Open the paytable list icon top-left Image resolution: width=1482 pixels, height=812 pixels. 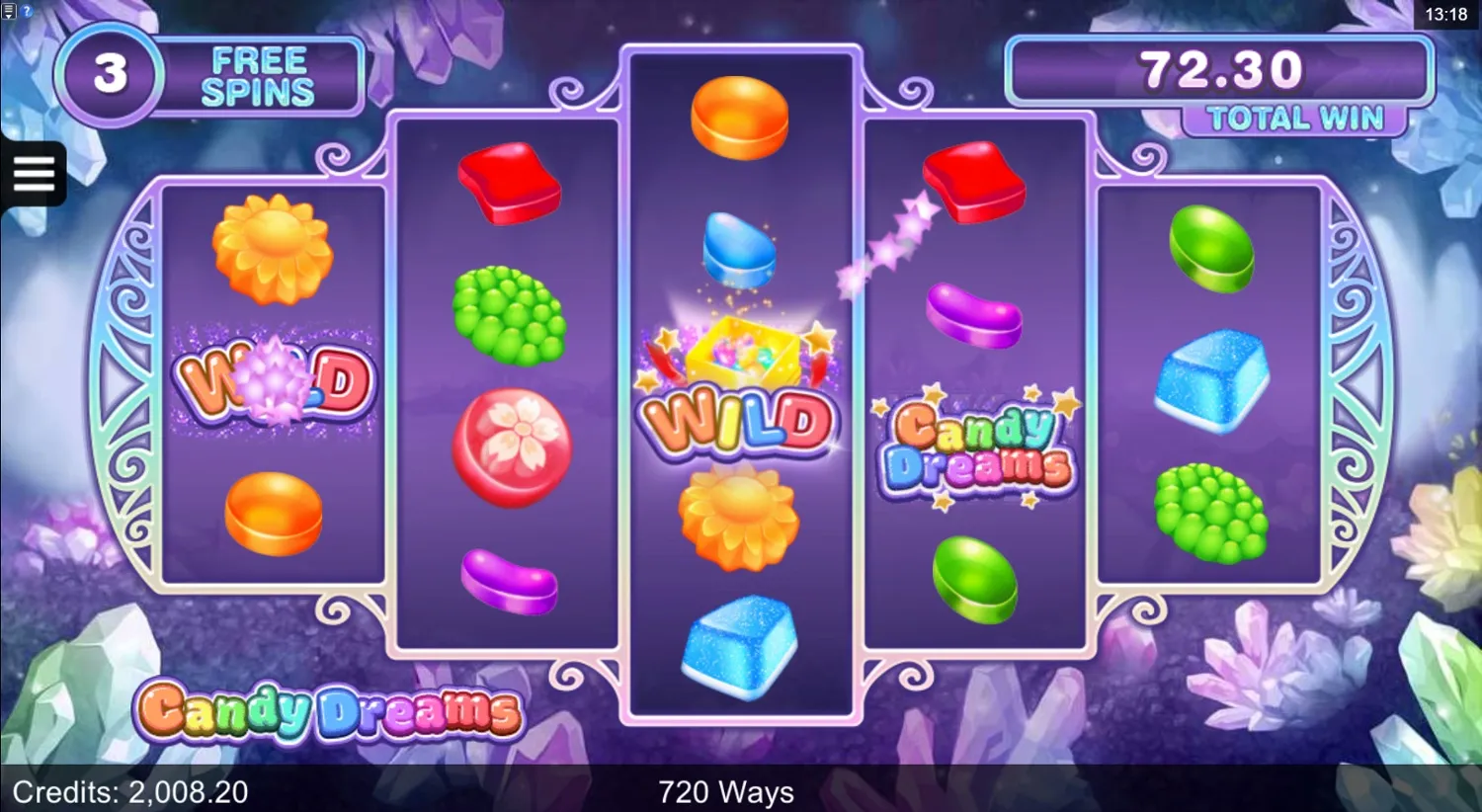pyautogui.click(x=8, y=9)
